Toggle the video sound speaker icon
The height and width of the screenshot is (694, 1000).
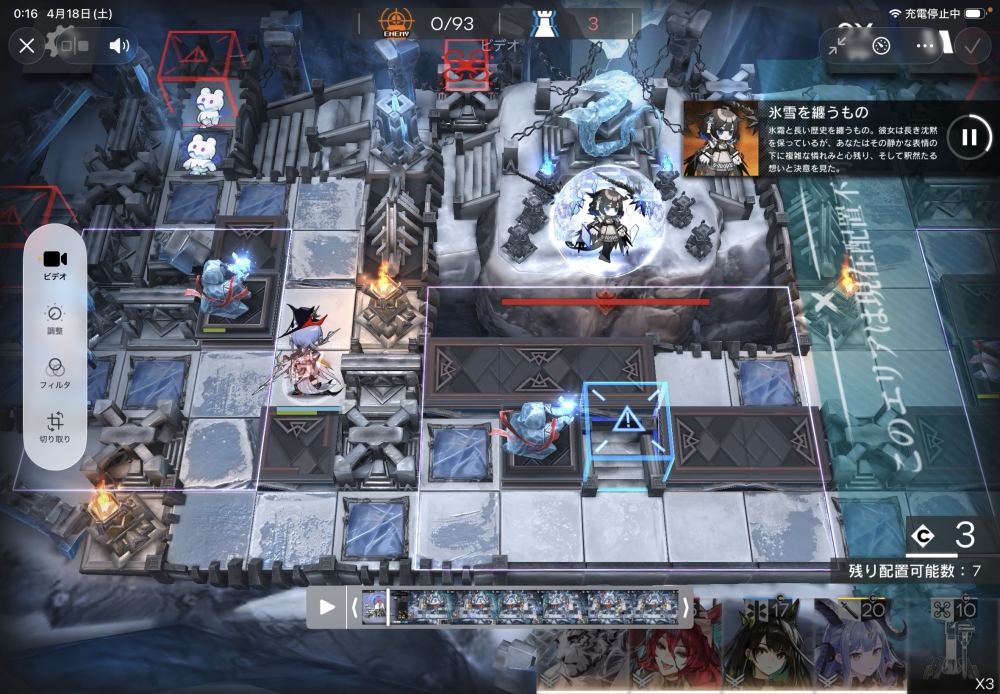120,45
